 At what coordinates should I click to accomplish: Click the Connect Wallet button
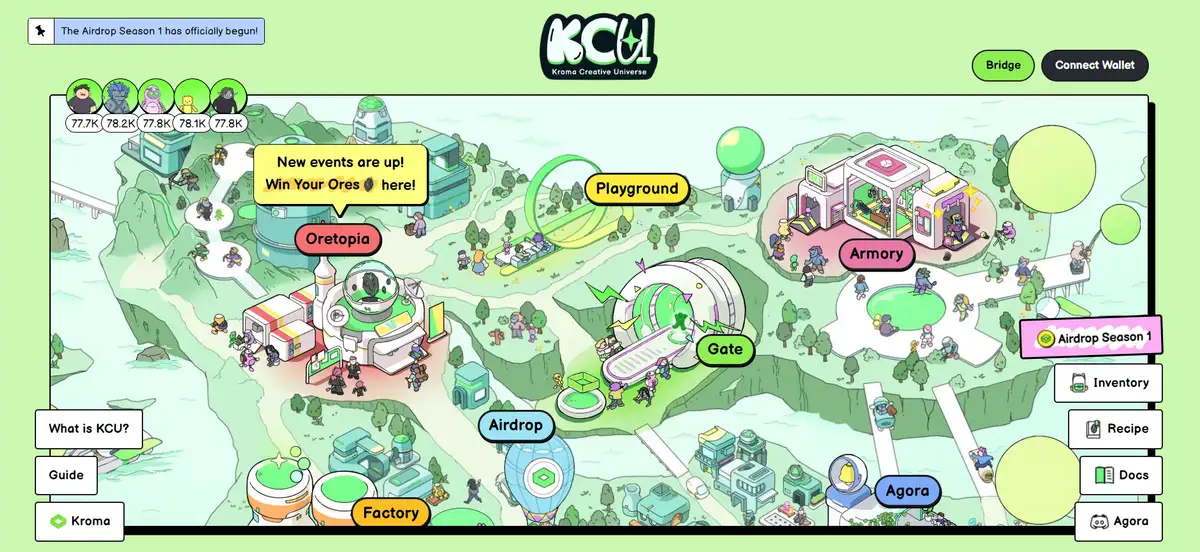1094,65
